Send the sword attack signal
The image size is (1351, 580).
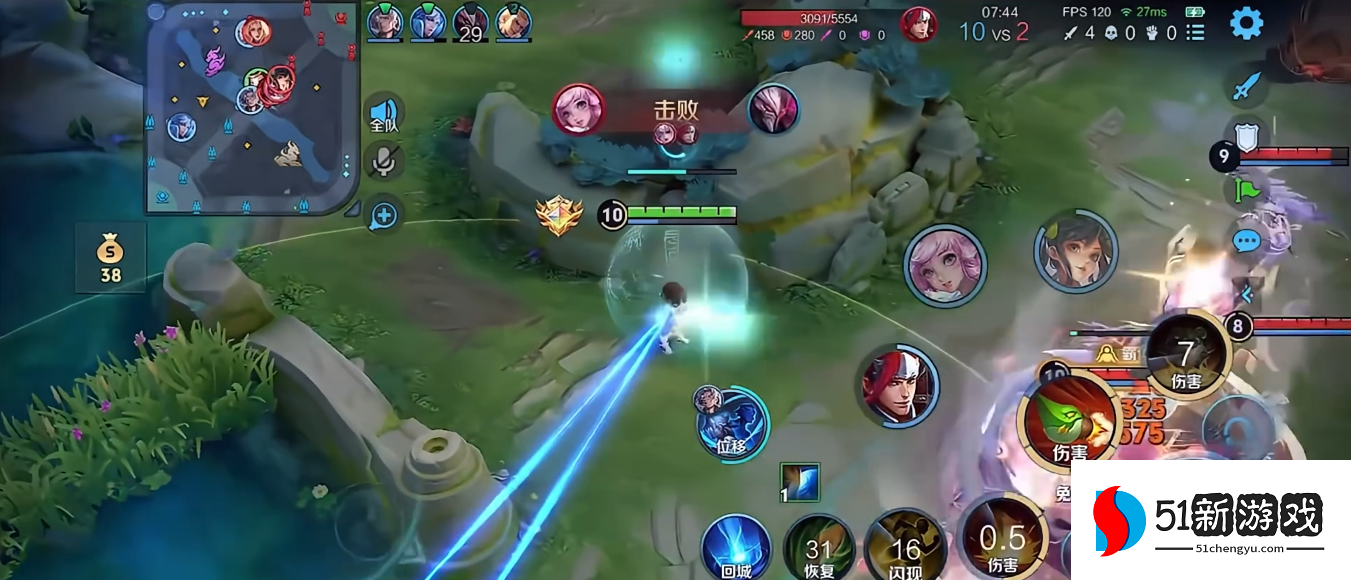(x=1245, y=86)
